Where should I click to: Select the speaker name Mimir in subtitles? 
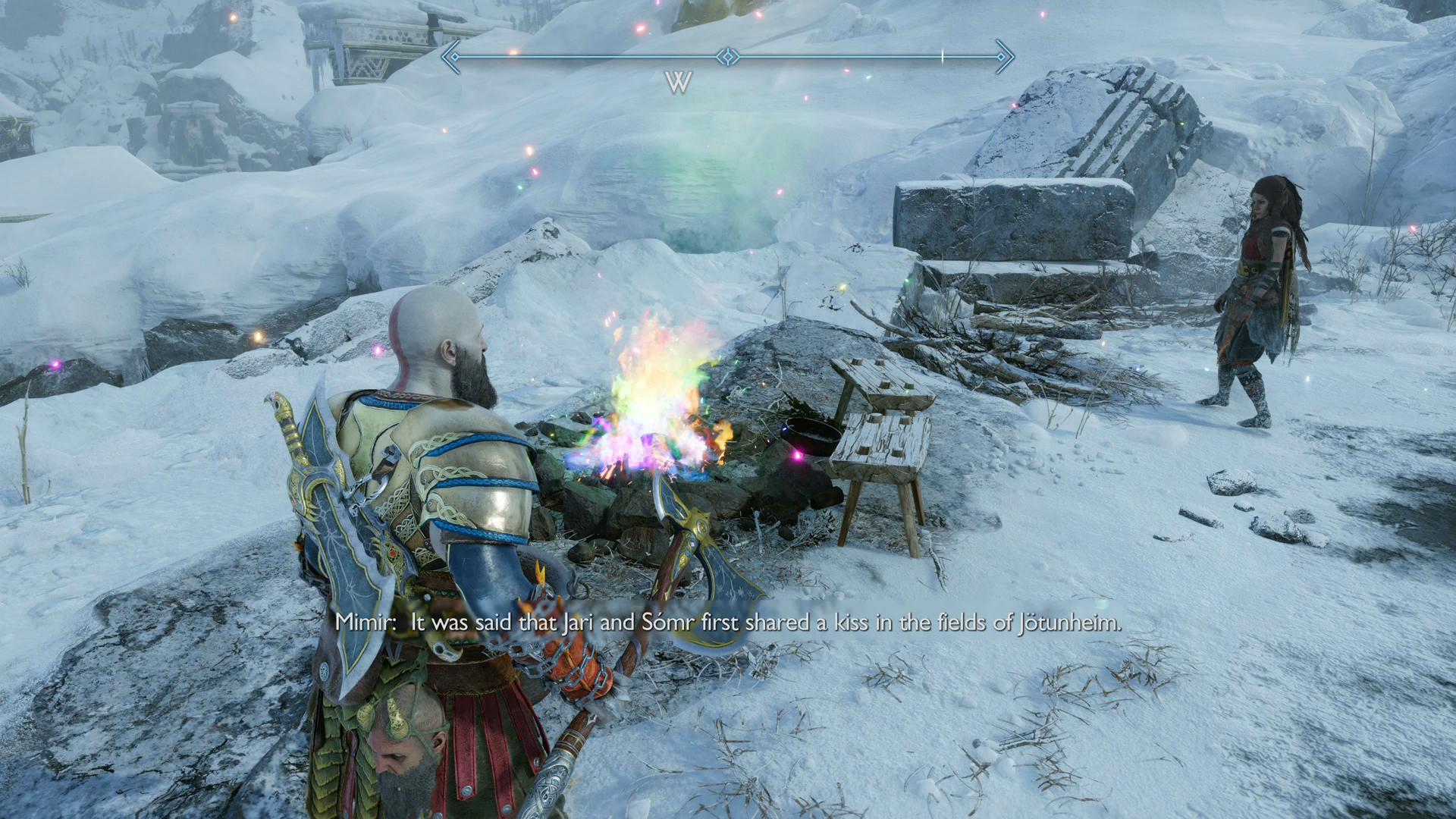[x=365, y=622]
